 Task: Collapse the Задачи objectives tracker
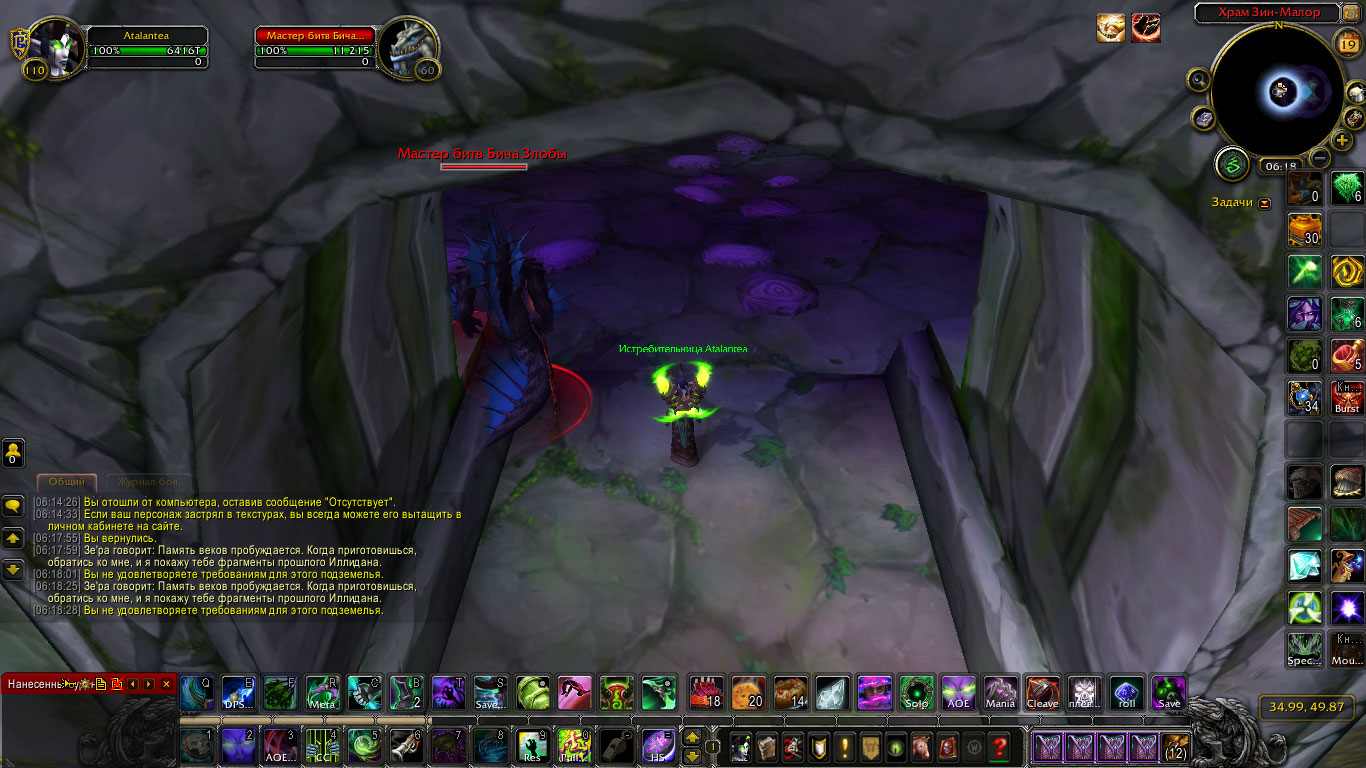(x=1265, y=203)
